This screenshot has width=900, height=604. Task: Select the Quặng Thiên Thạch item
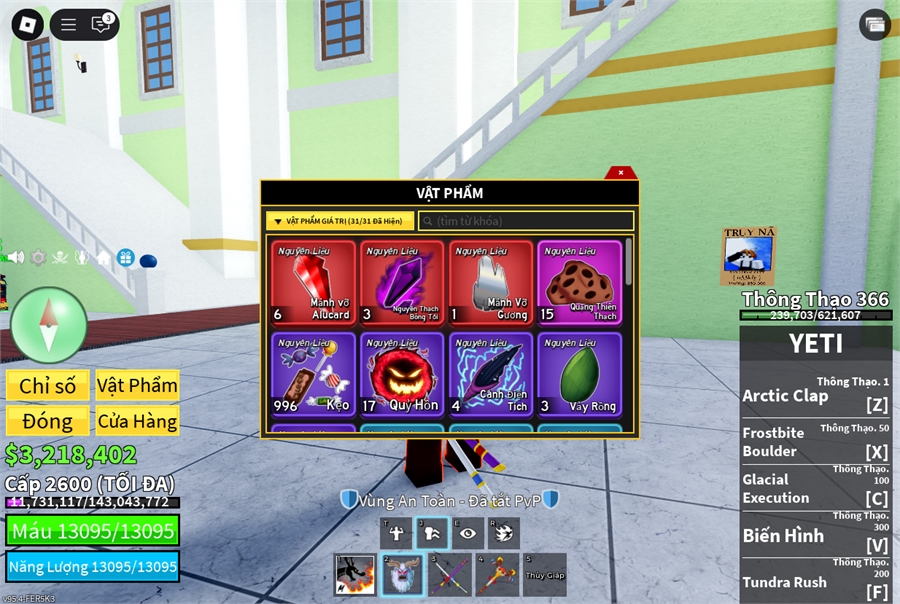point(579,283)
